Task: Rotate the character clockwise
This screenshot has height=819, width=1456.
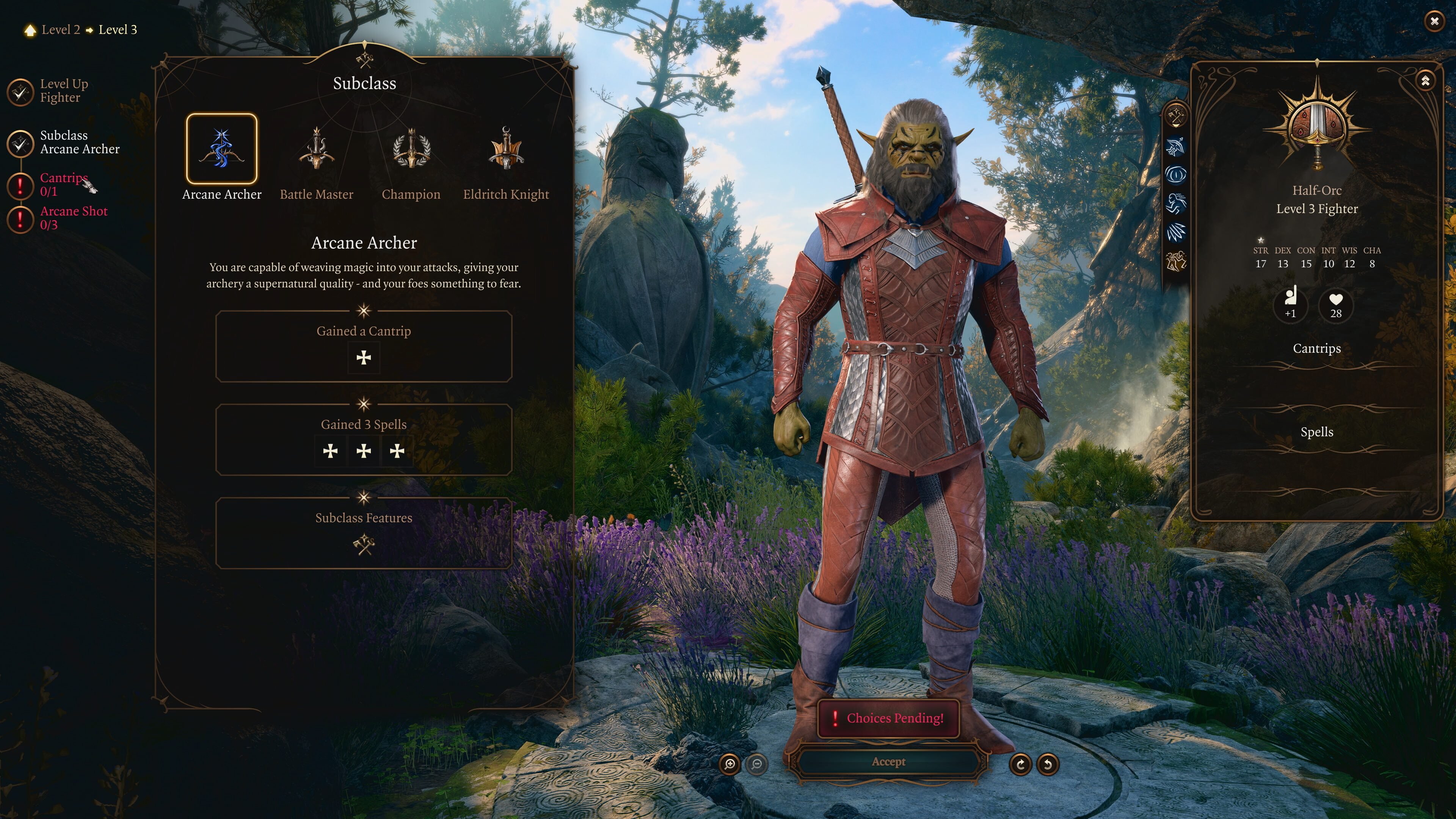Action: coord(1020,765)
